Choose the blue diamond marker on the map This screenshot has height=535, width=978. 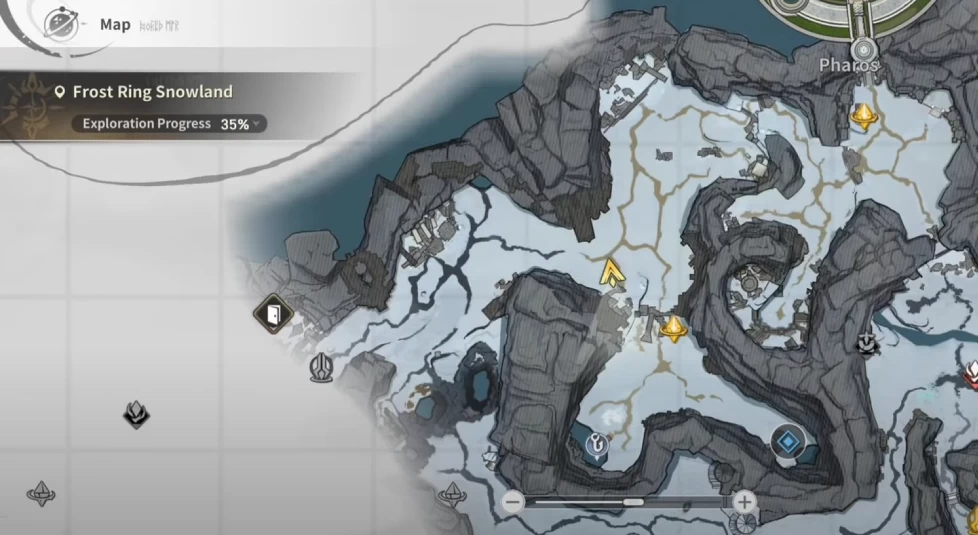[x=789, y=441]
